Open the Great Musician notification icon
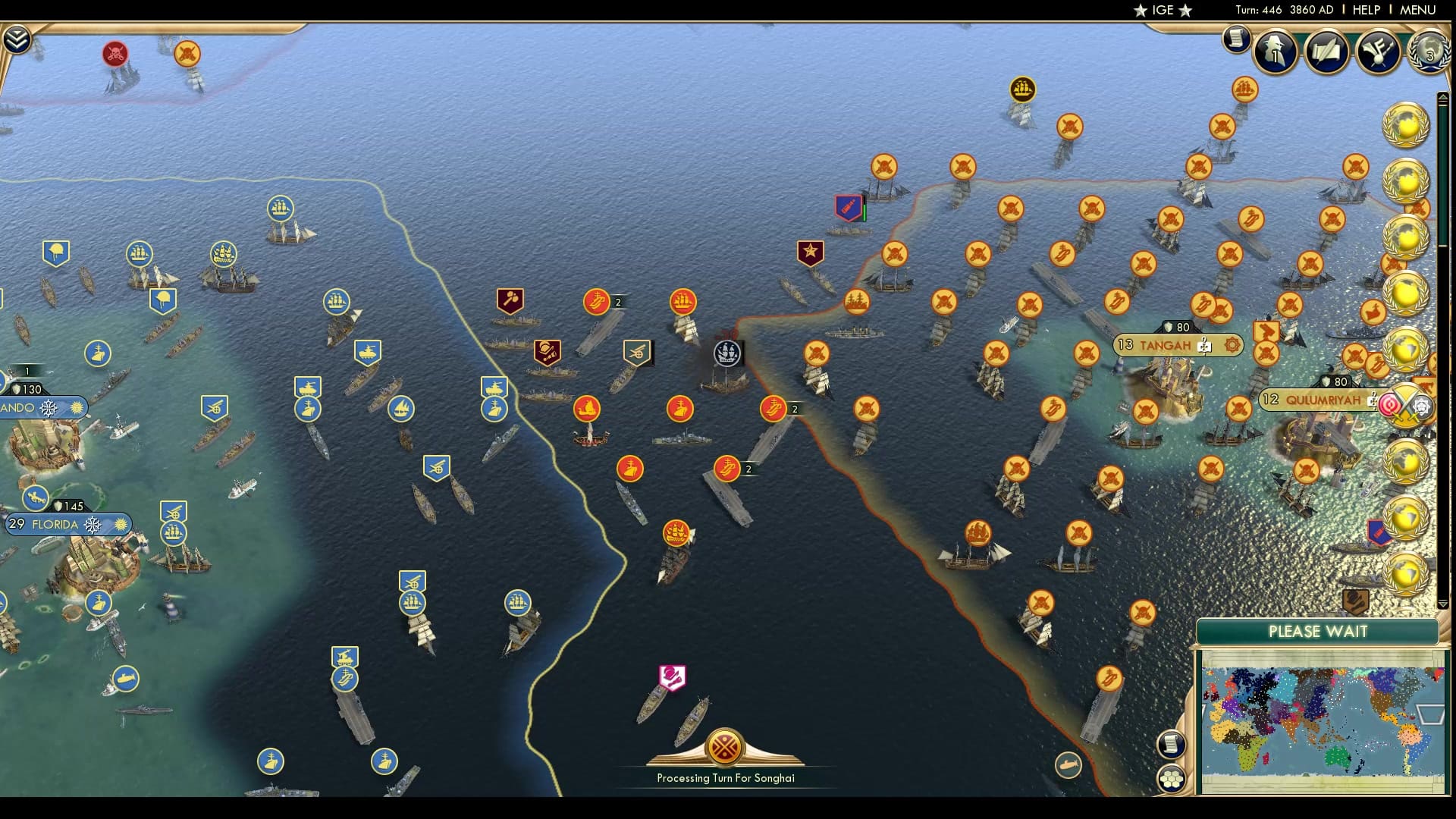 1378,53
